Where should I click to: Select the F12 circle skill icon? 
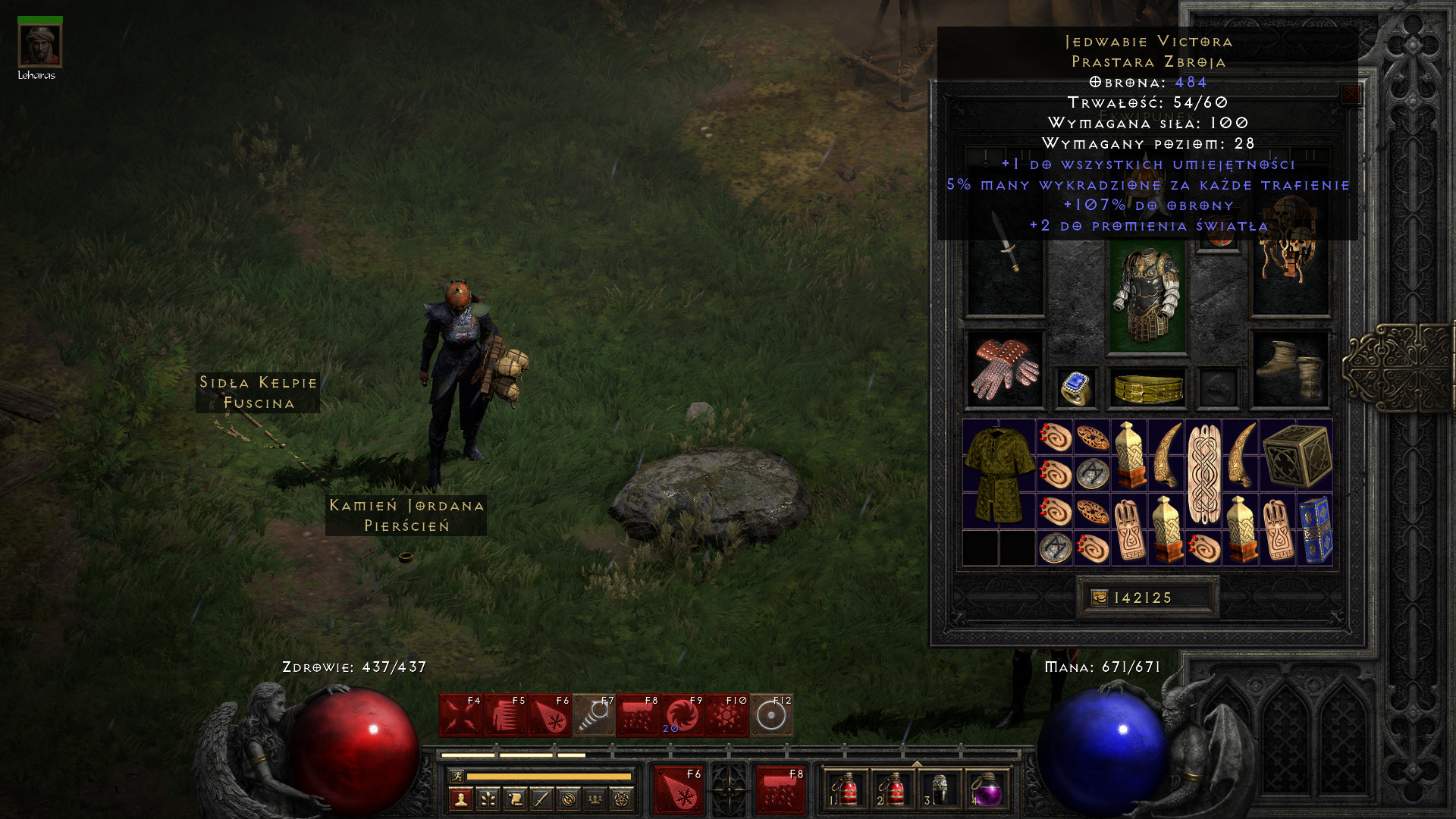[771, 715]
